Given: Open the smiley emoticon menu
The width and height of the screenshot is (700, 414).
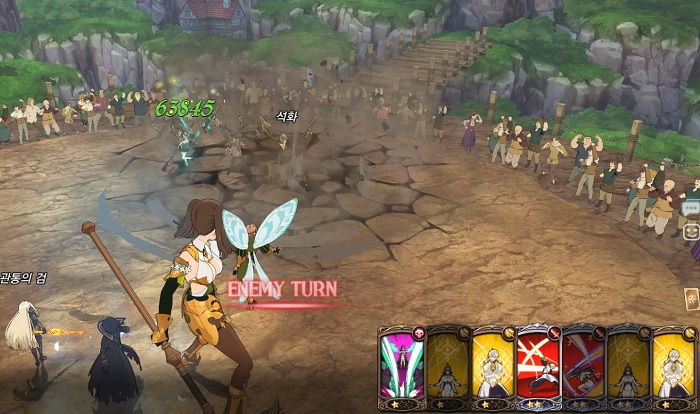Looking at the screenshot, I should [x=691, y=232].
